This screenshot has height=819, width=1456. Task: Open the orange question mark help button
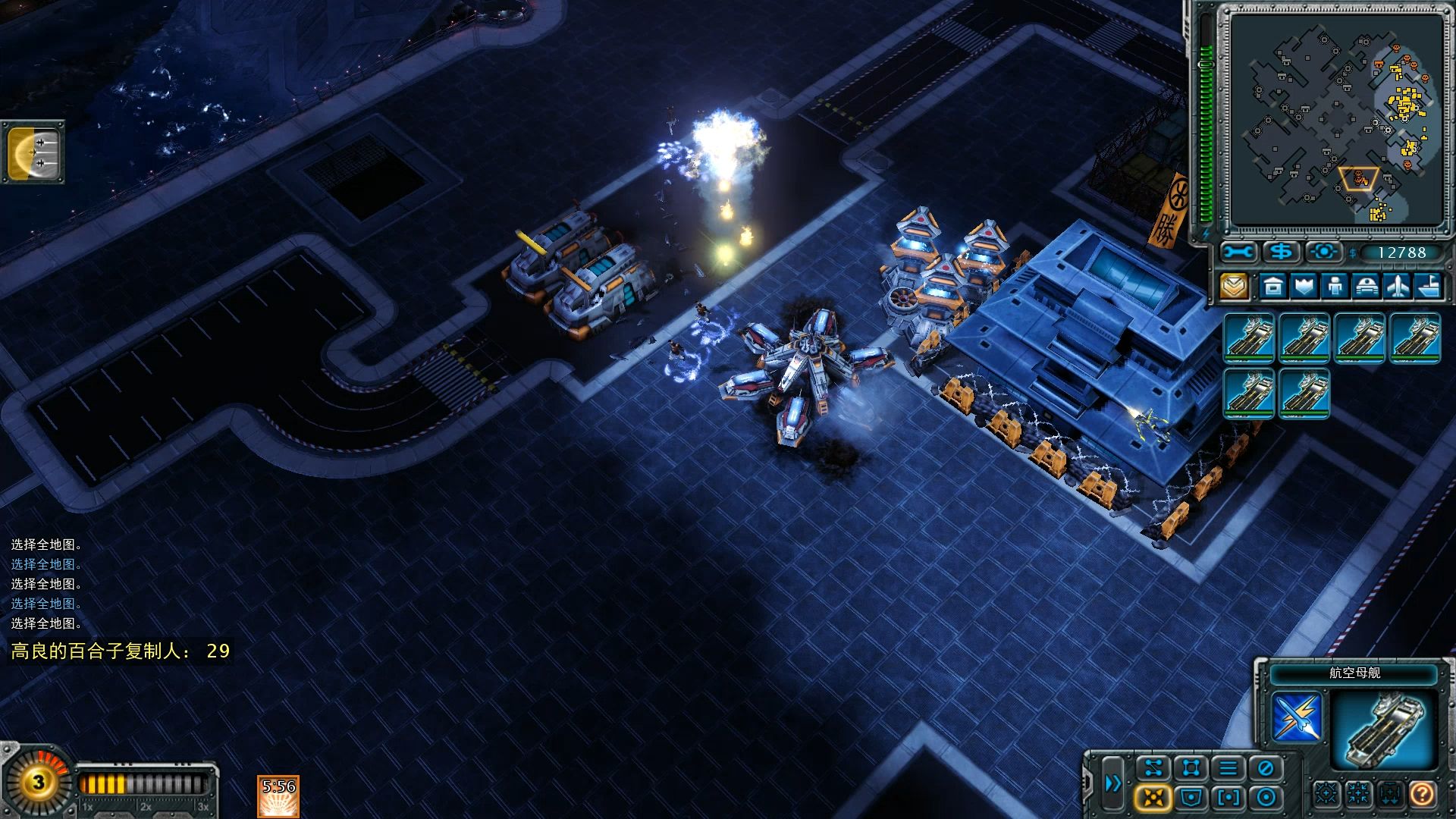tap(1423, 794)
